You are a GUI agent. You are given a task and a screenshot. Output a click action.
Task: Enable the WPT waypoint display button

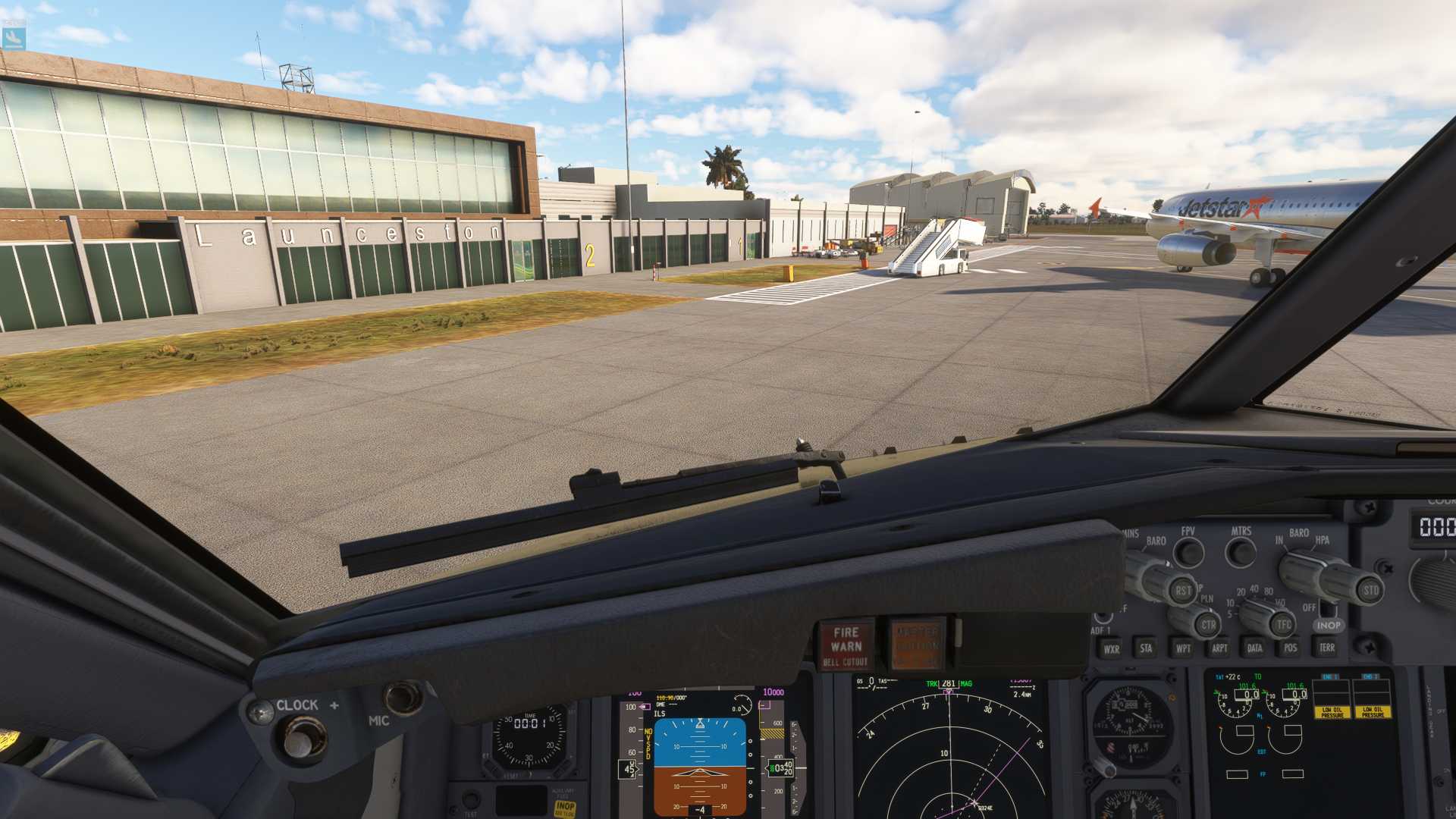[x=1182, y=648]
